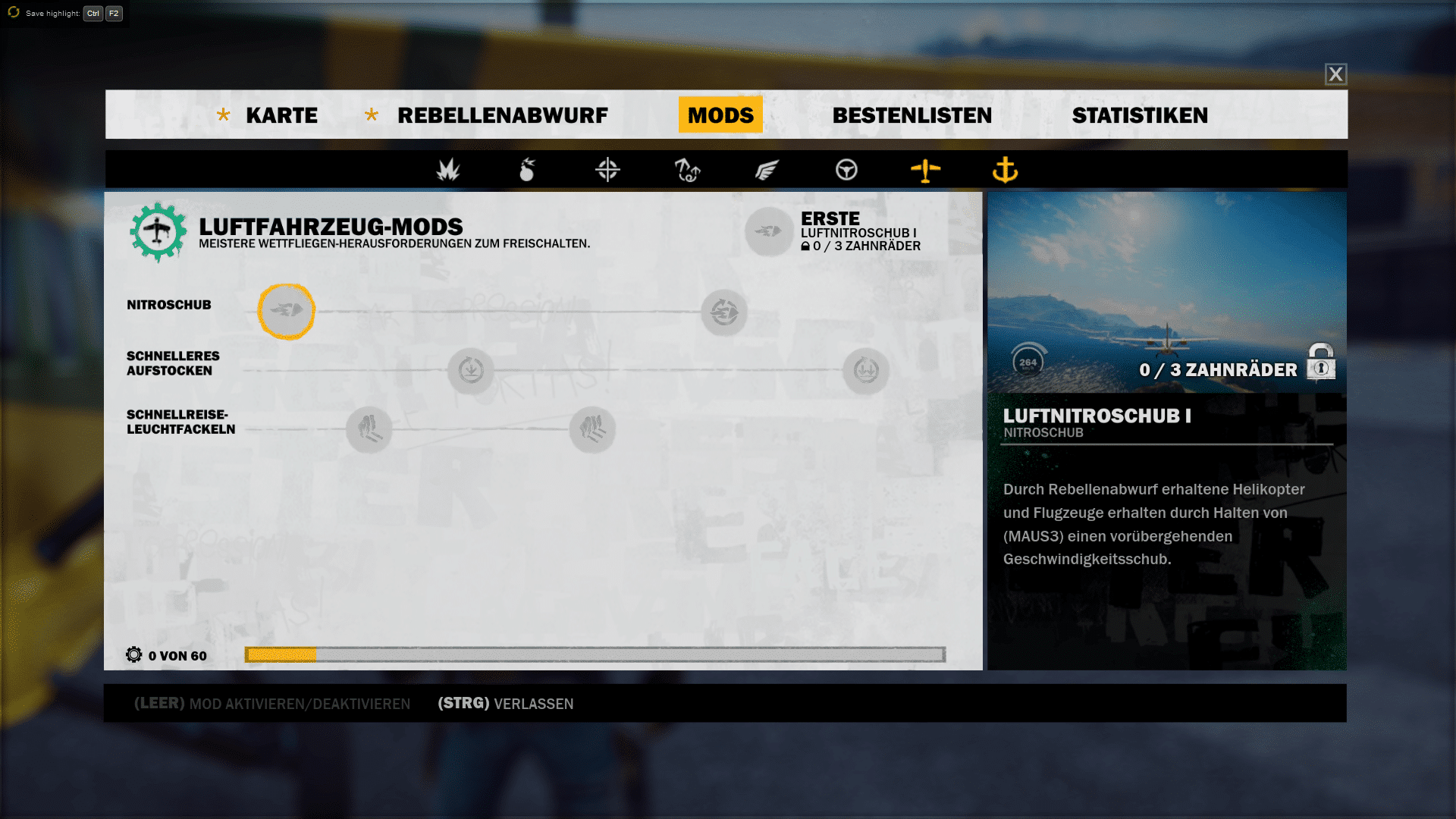Open the Statistiken tab

coord(1140,115)
